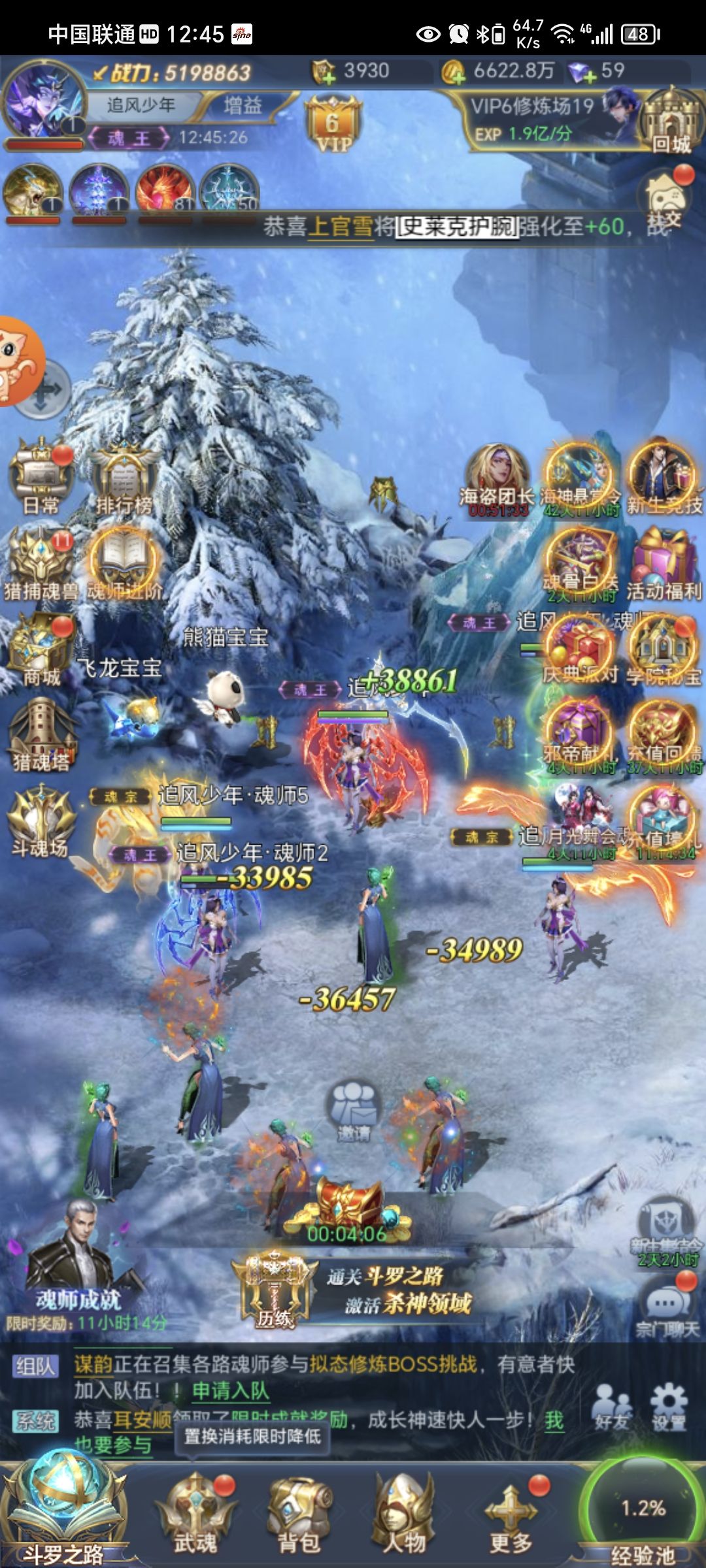The image size is (706, 1568).
Task: Open the 商城 shop
Action: [x=41, y=650]
